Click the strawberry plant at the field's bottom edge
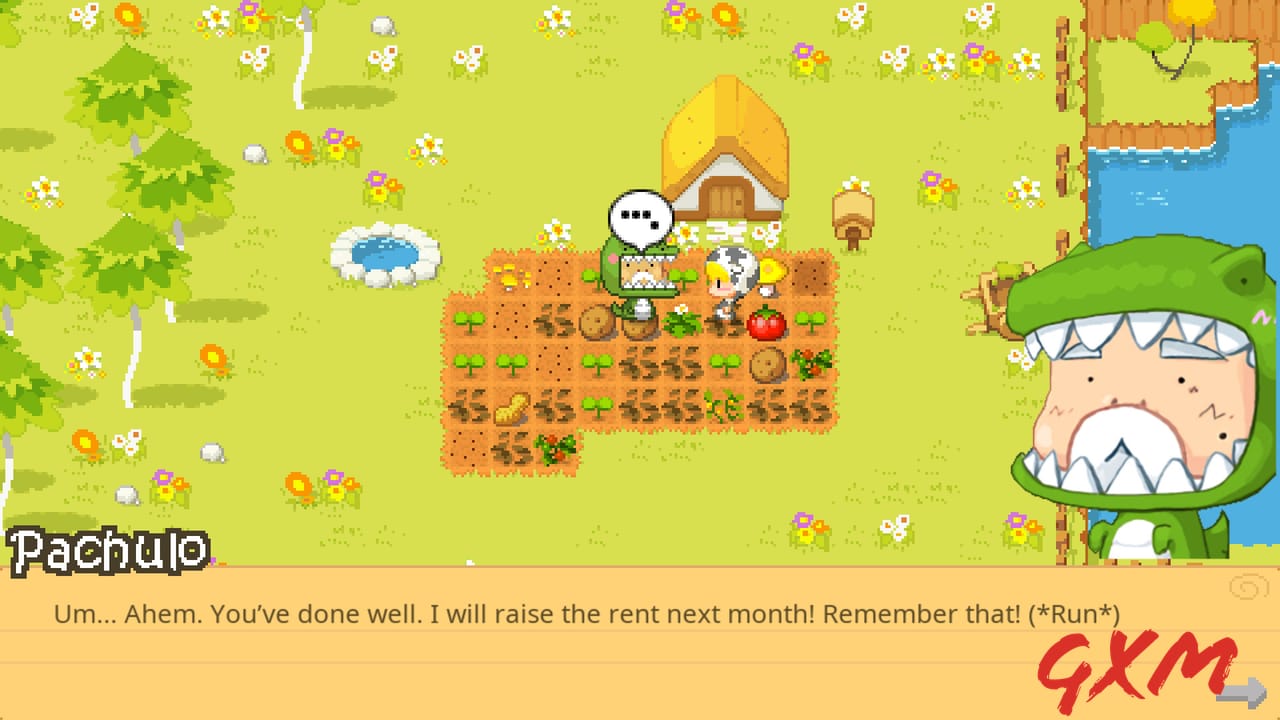The height and width of the screenshot is (720, 1280). [x=555, y=447]
